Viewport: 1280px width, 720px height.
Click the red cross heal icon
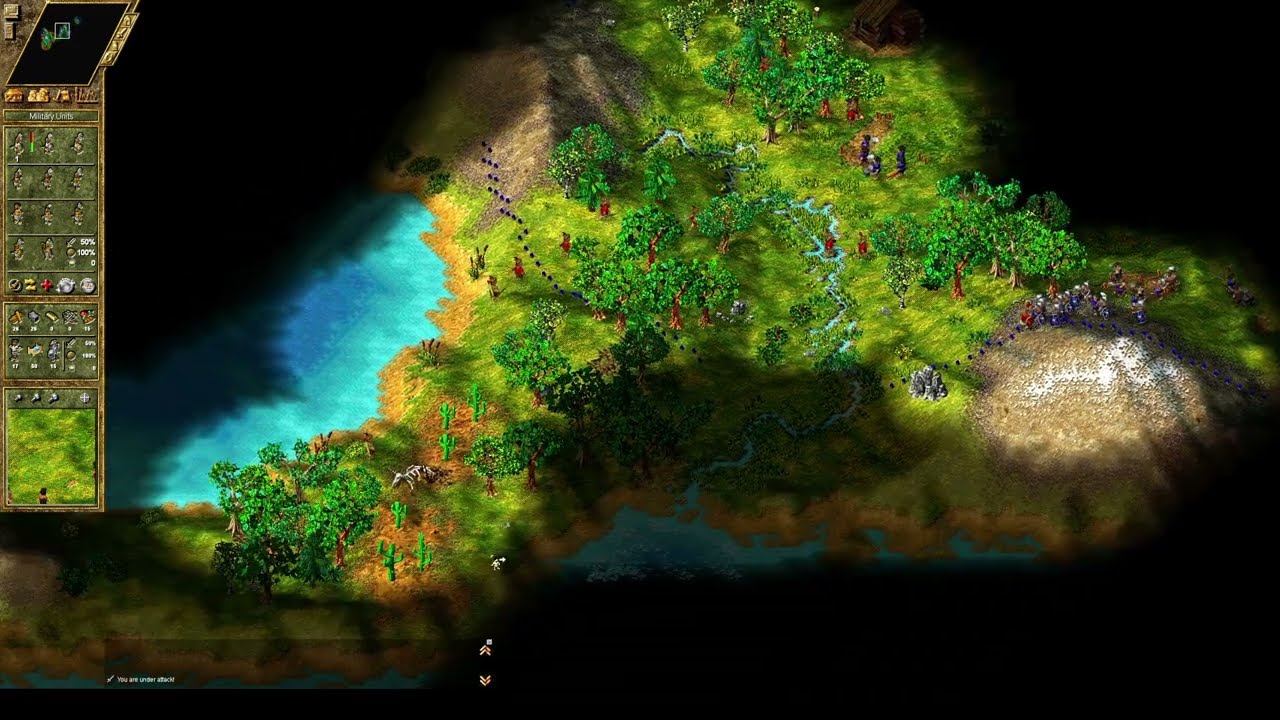click(x=46, y=285)
